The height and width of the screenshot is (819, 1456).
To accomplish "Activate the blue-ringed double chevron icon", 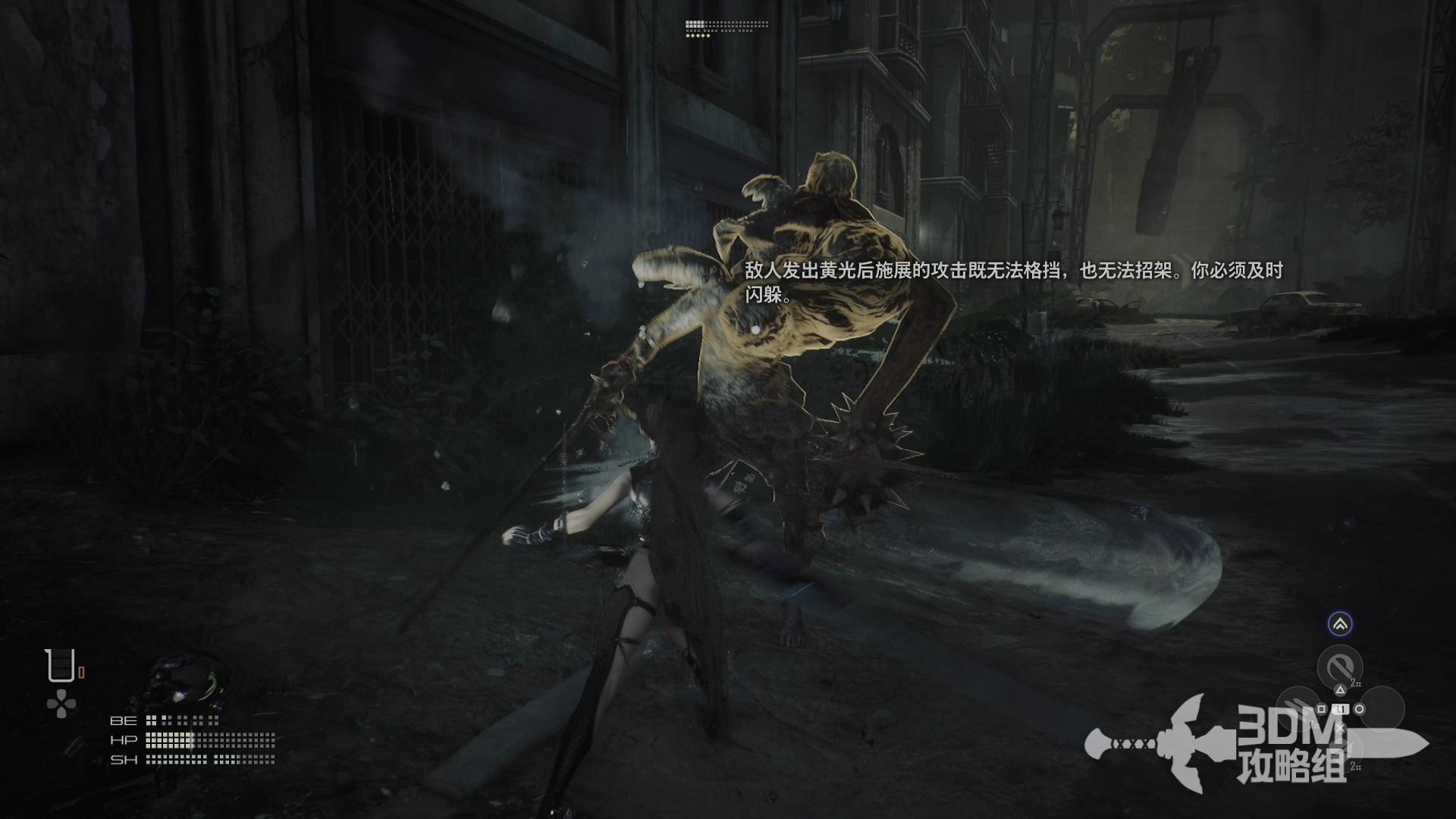I will 1340,624.
